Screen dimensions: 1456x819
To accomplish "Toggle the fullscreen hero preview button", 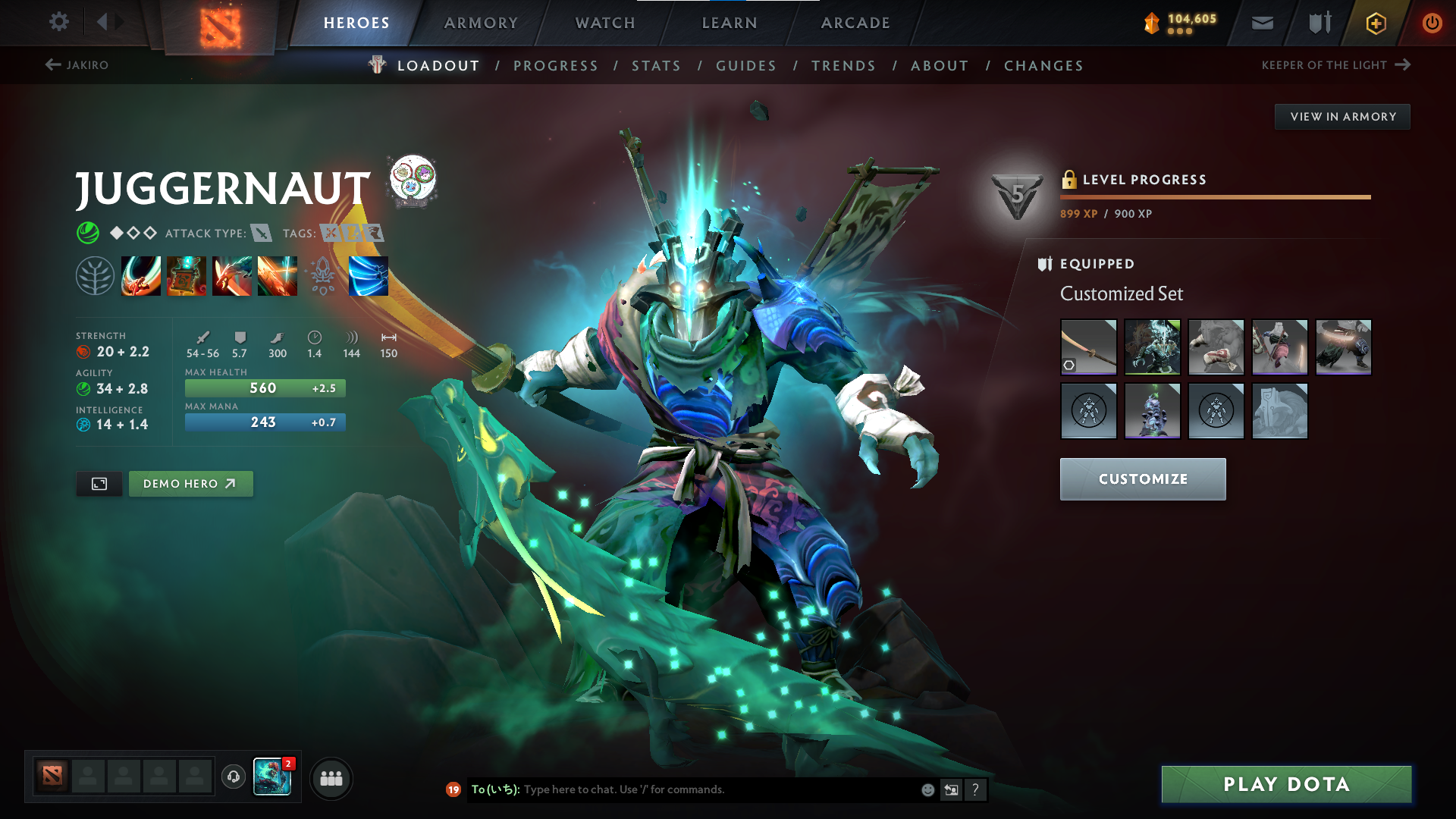I will tap(99, 484).
